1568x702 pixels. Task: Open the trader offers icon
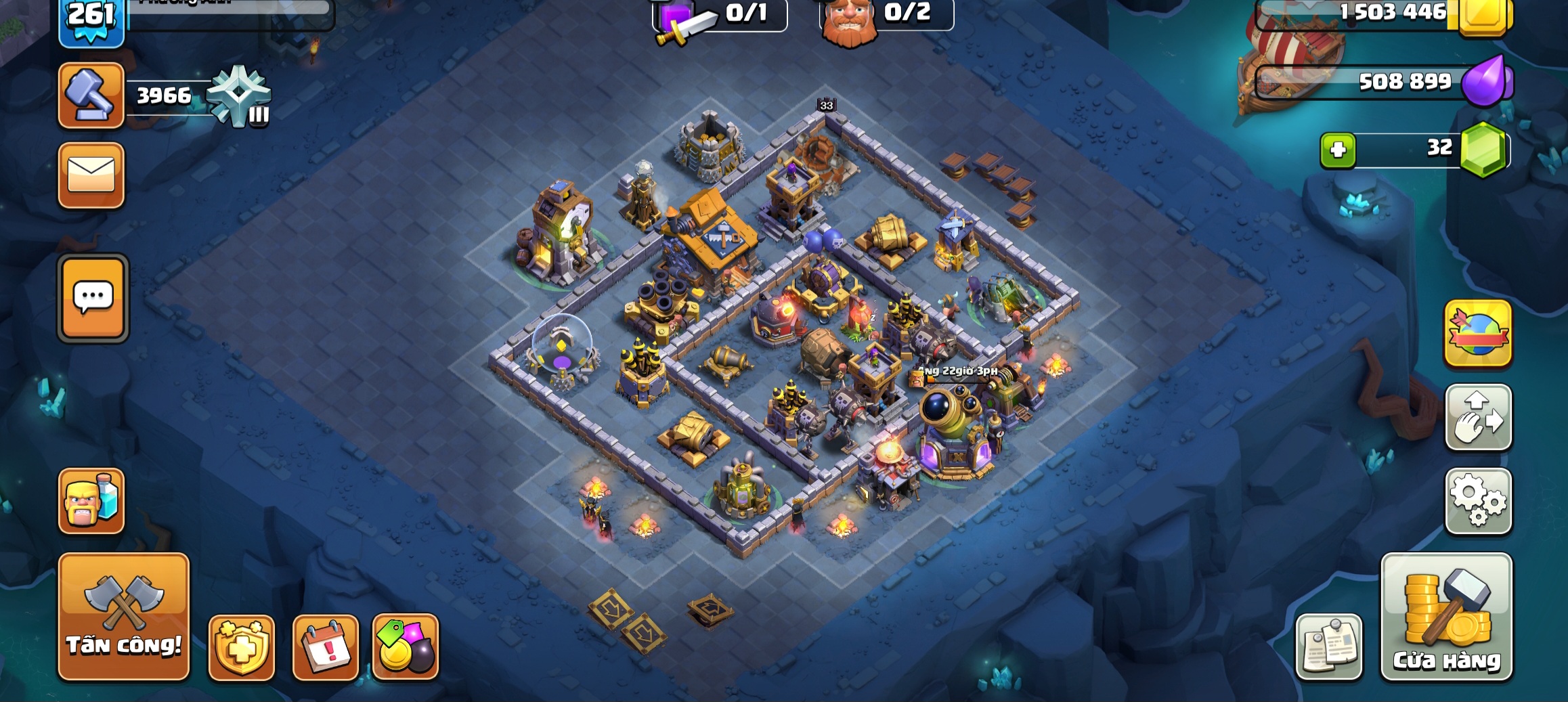pyautogui.click(x=406, y=647)
